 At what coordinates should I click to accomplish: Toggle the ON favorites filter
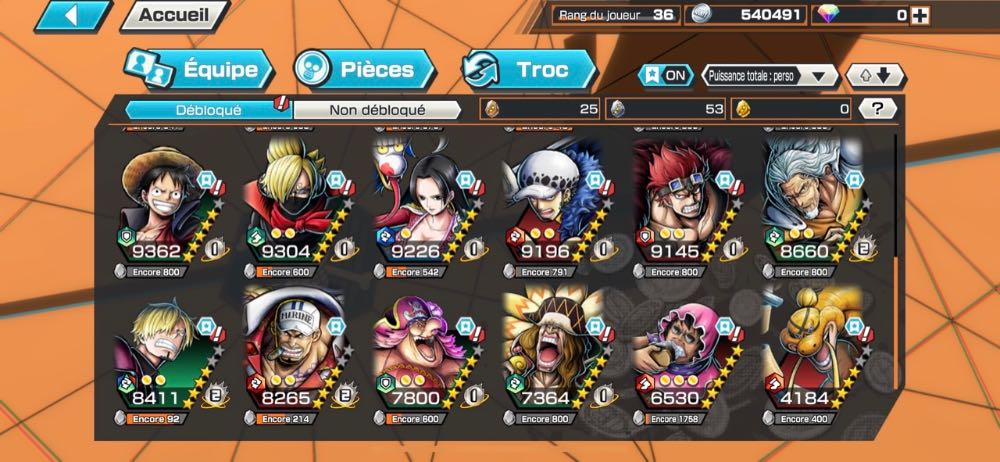click(667, 75)
